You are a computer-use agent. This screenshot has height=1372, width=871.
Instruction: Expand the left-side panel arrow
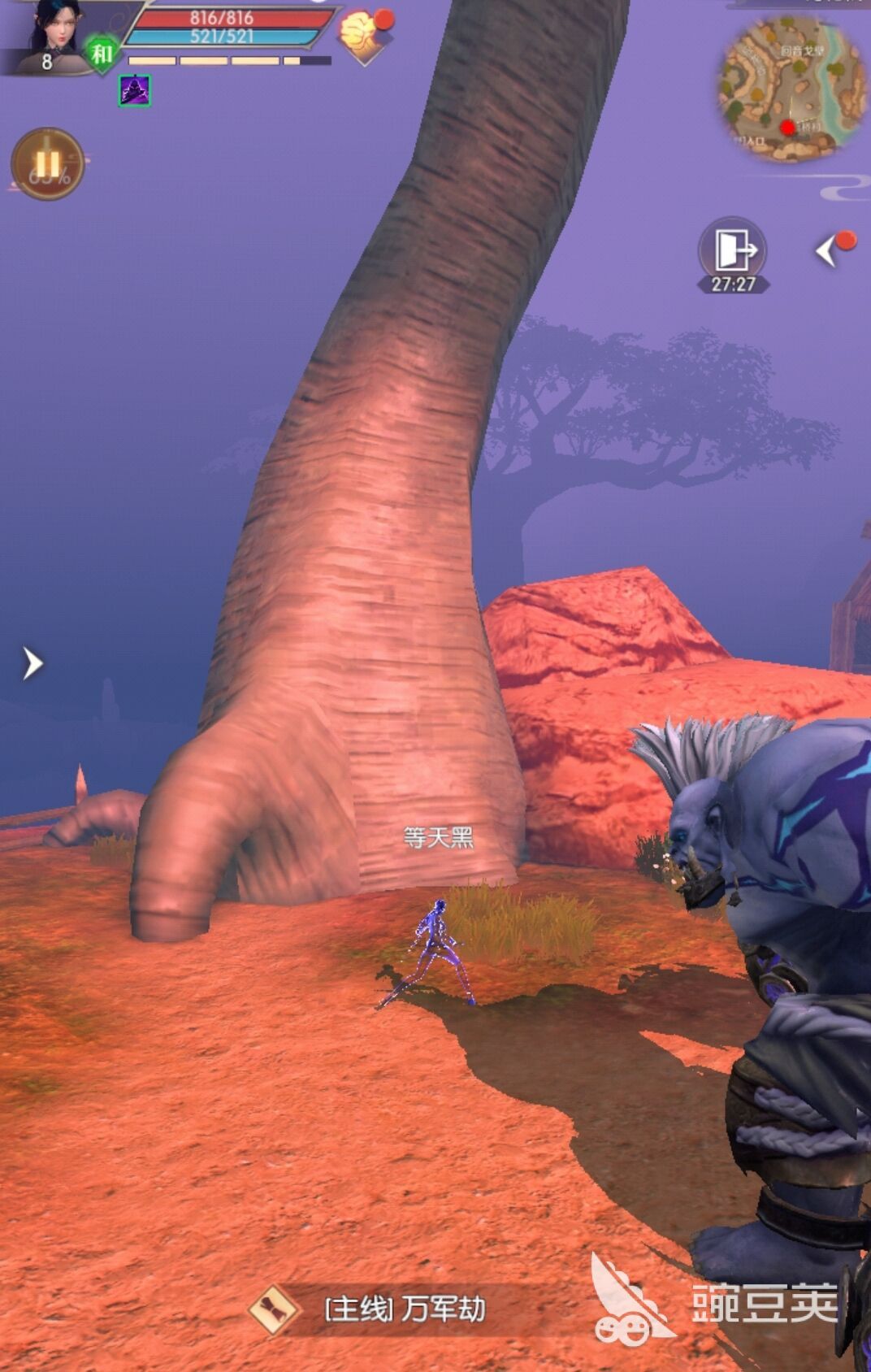pos(32,663)
